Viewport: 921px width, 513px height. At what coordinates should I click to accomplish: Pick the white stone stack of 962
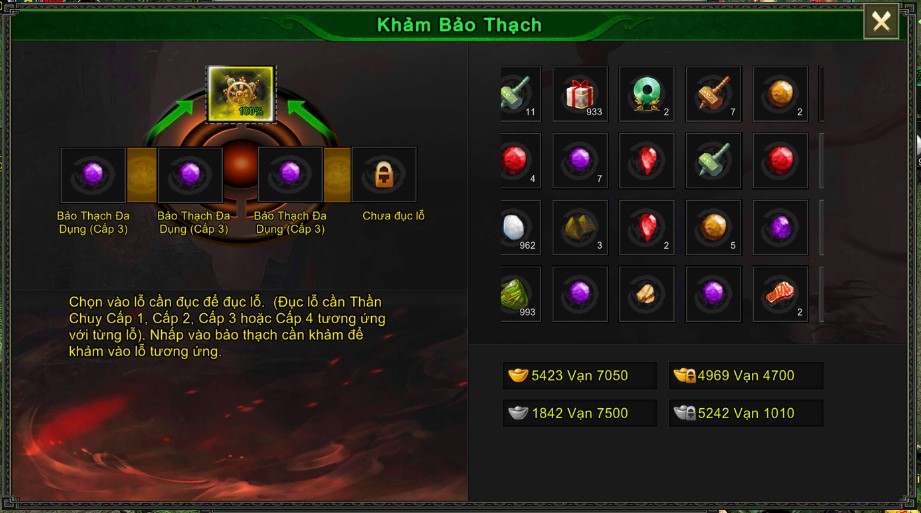[x=518, y=227]
